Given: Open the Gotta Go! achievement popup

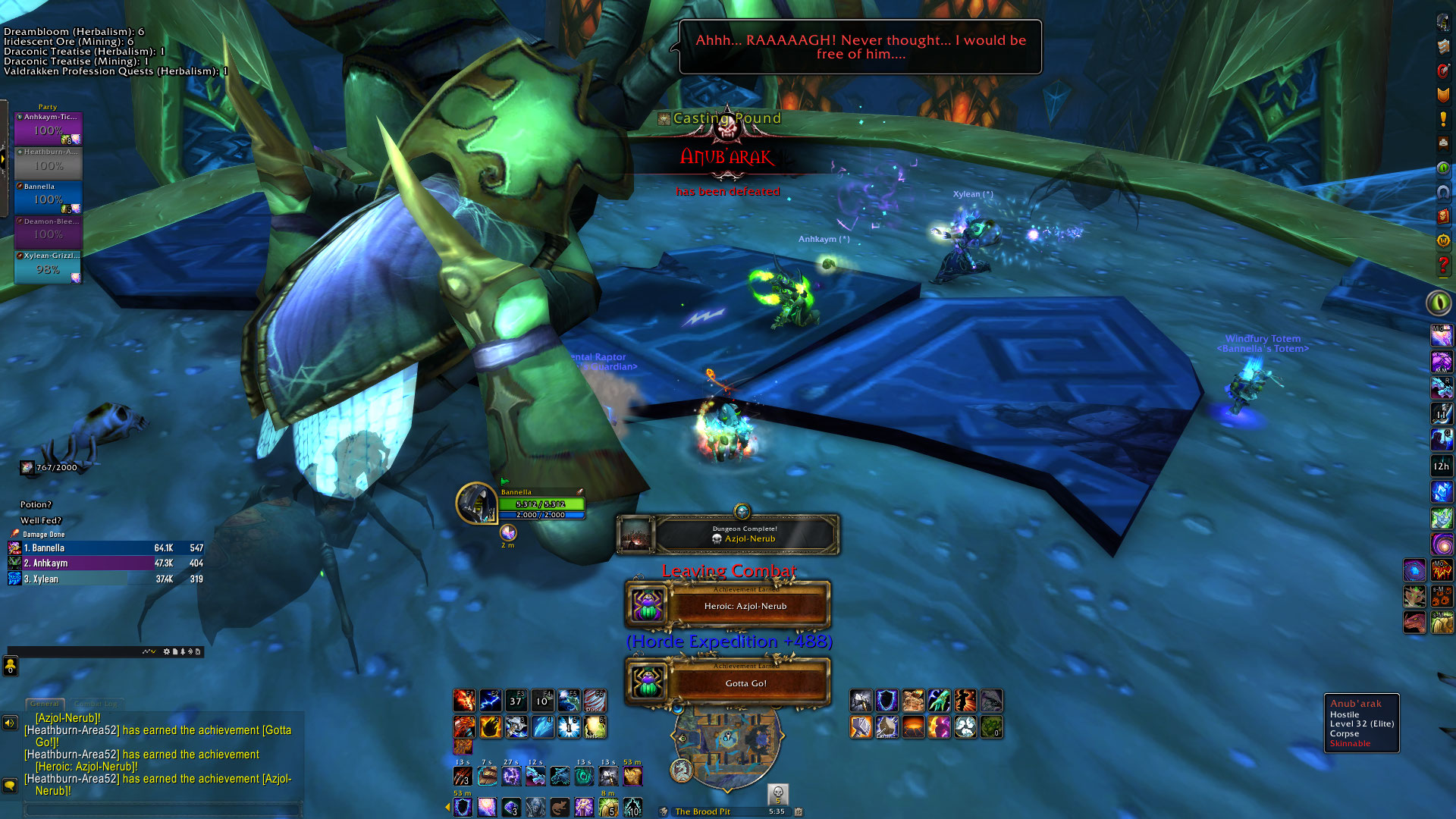Looking at the screenshot, I should coord(728,682).
